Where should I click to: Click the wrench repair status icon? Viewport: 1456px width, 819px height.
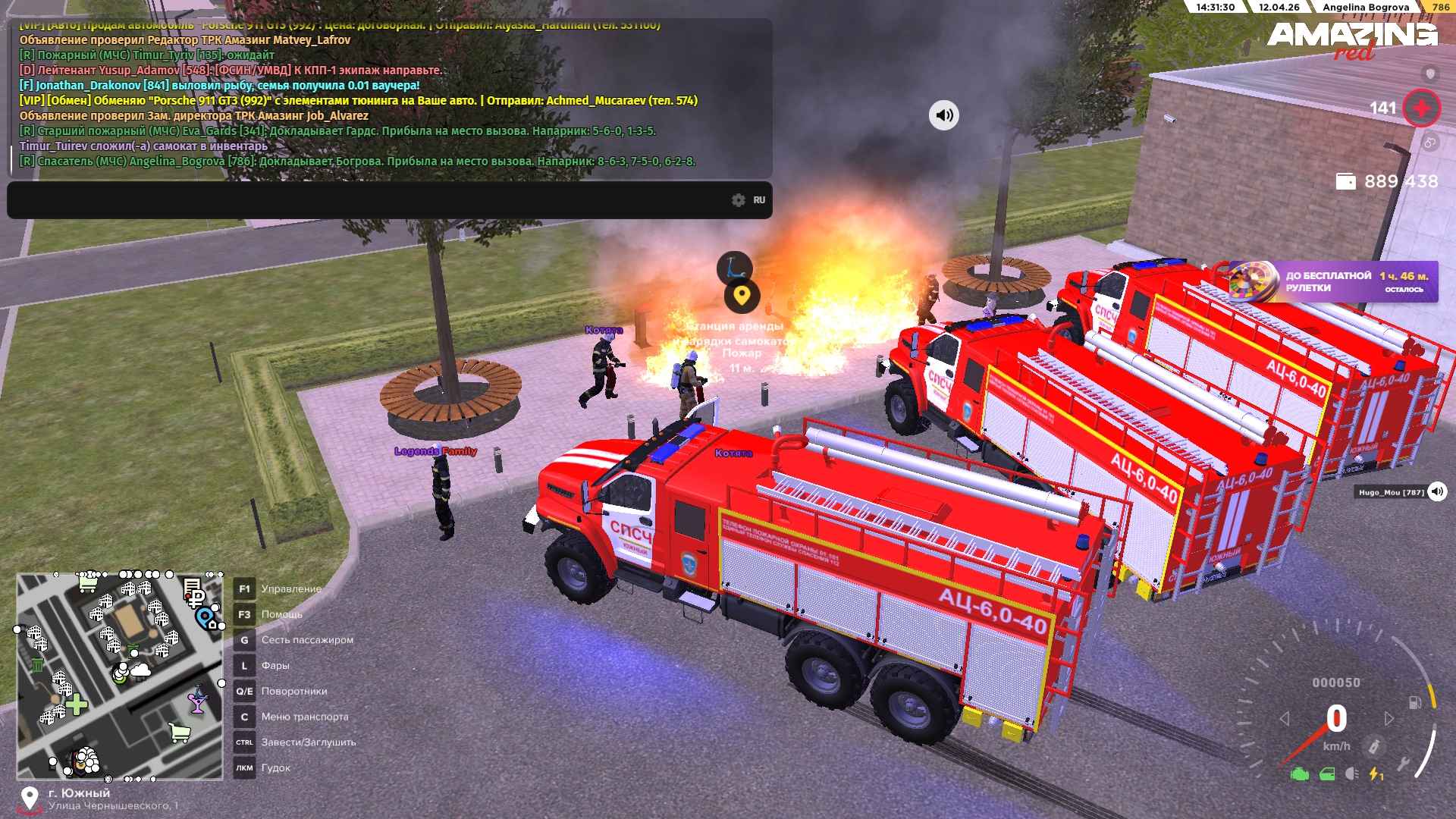1403,764
